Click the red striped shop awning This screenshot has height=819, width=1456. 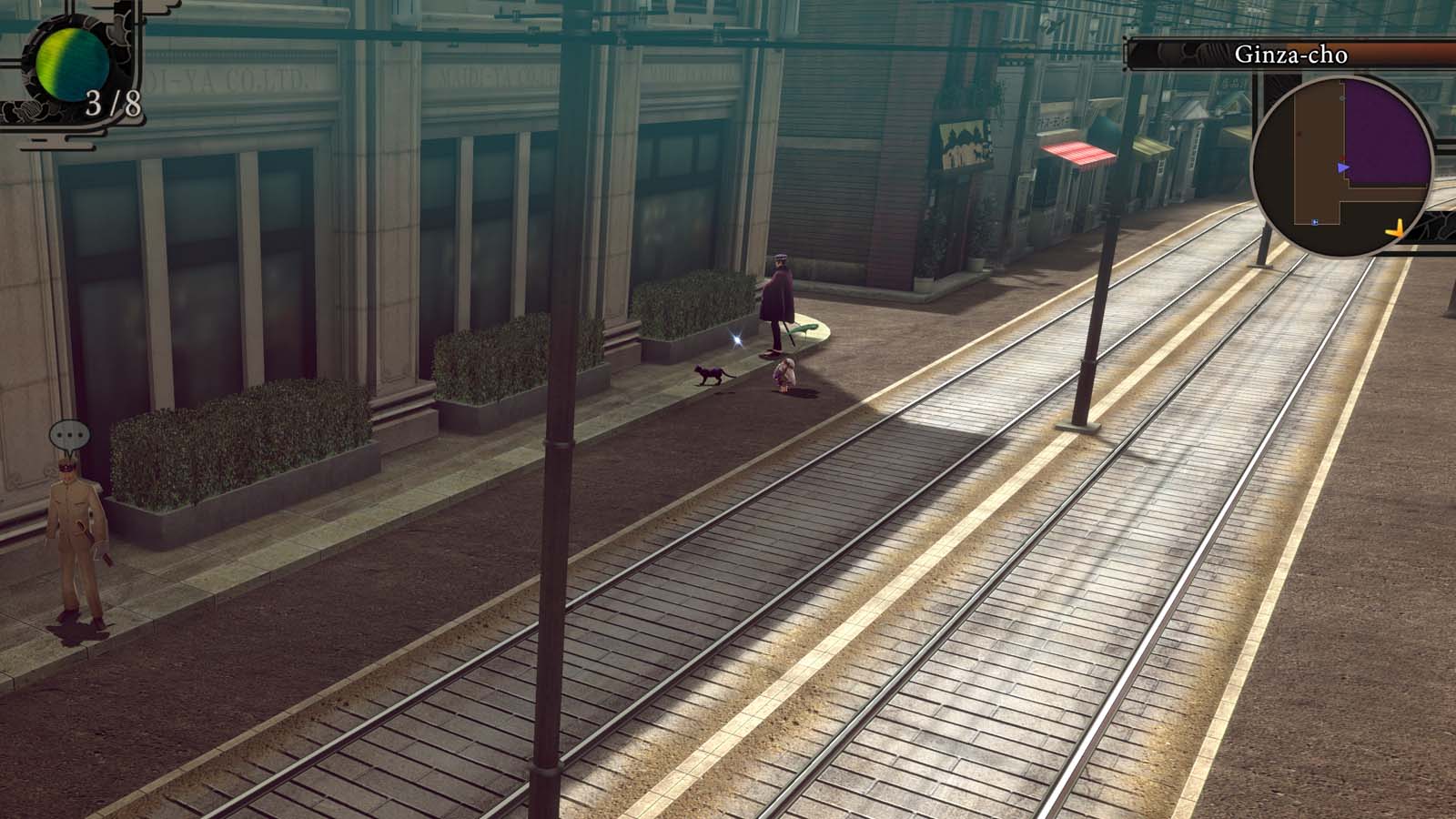[x=1078, y=155]
